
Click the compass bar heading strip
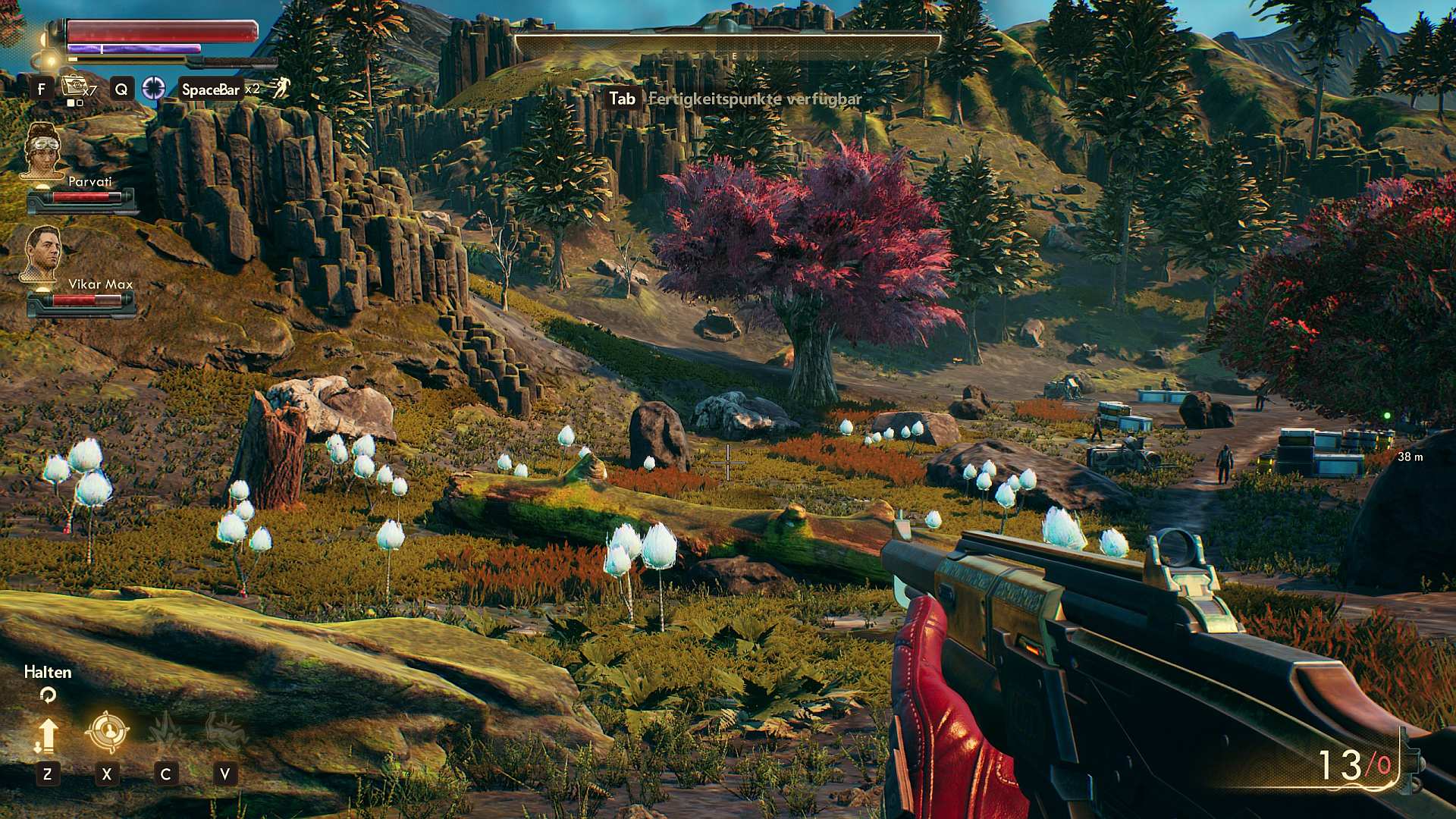[728, 45]
